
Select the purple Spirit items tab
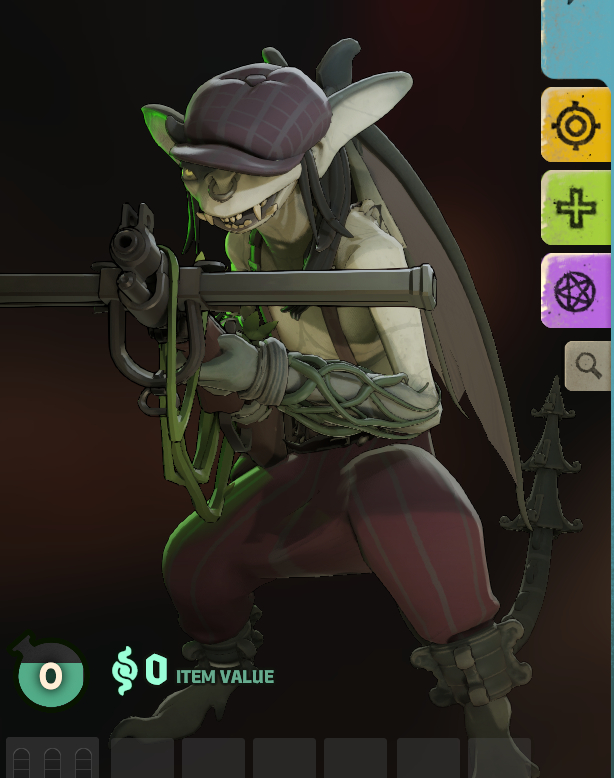[x=576, y=290]
